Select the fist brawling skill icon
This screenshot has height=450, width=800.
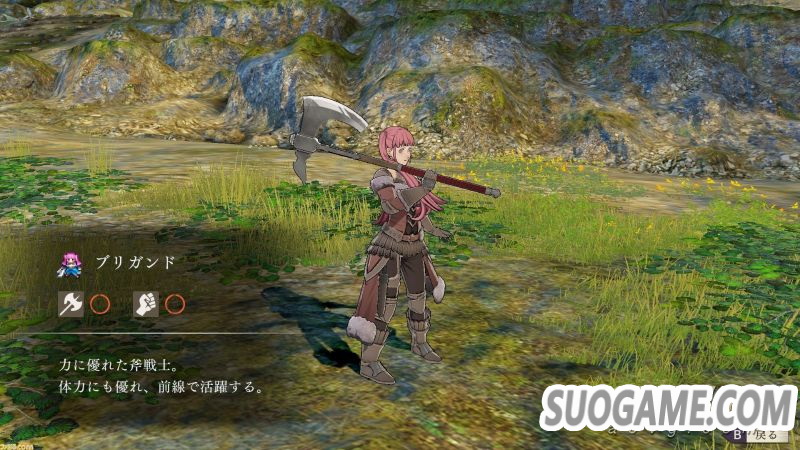[x=146, y=304]
